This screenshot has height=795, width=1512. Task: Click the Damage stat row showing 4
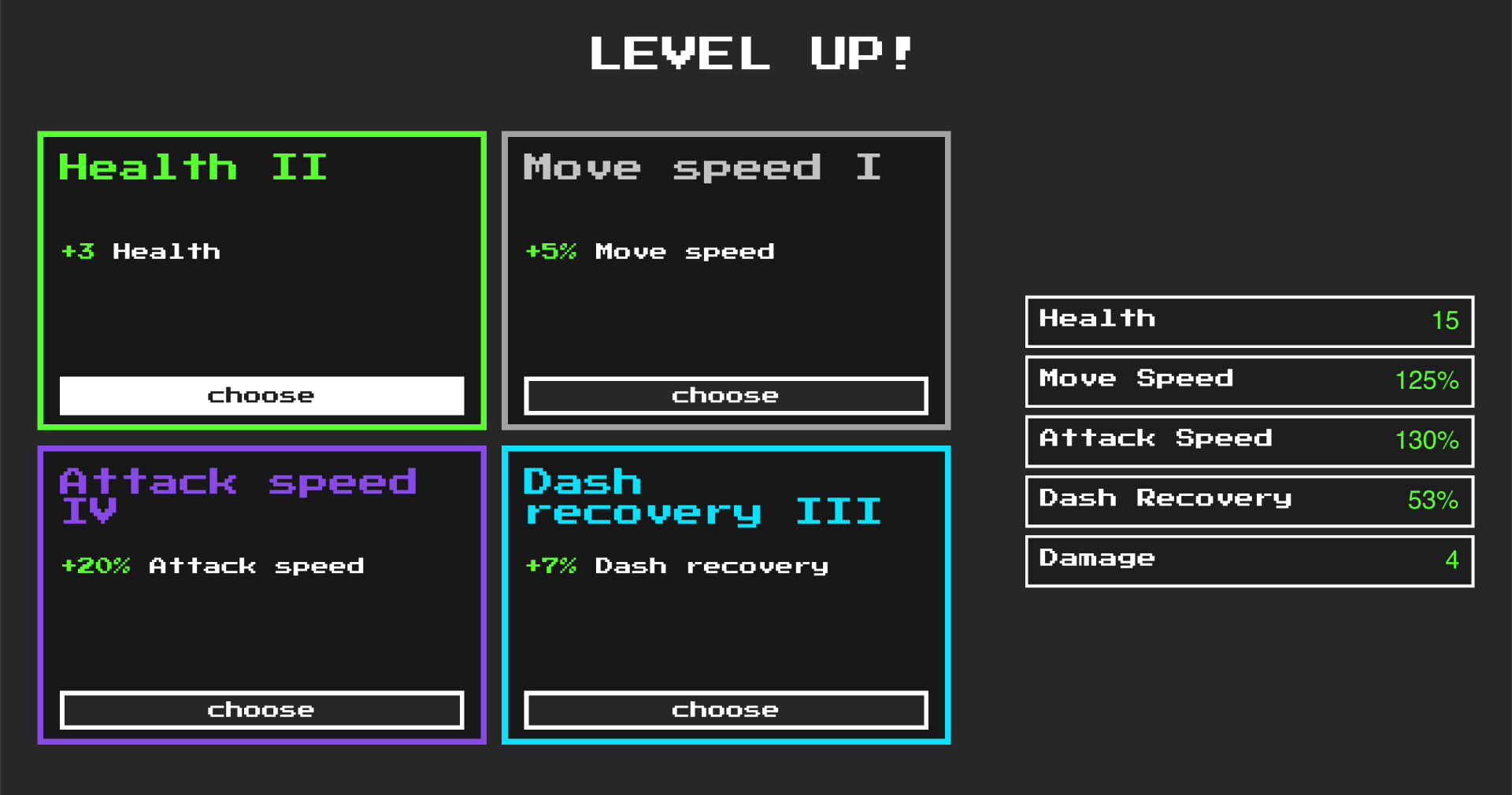[x=1248, y=560]
